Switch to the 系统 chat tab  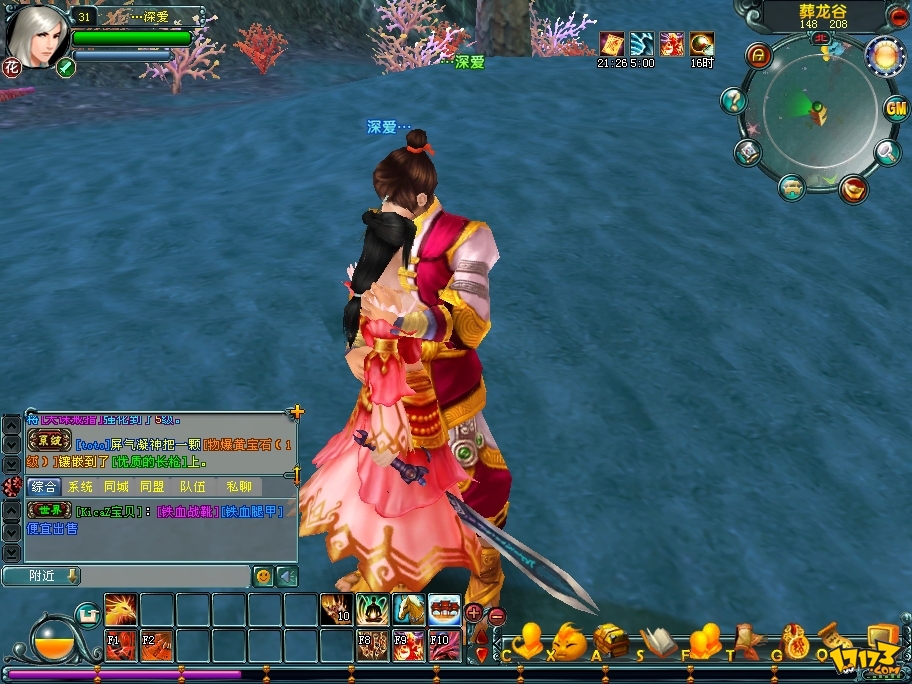click(x=80, y=487)
